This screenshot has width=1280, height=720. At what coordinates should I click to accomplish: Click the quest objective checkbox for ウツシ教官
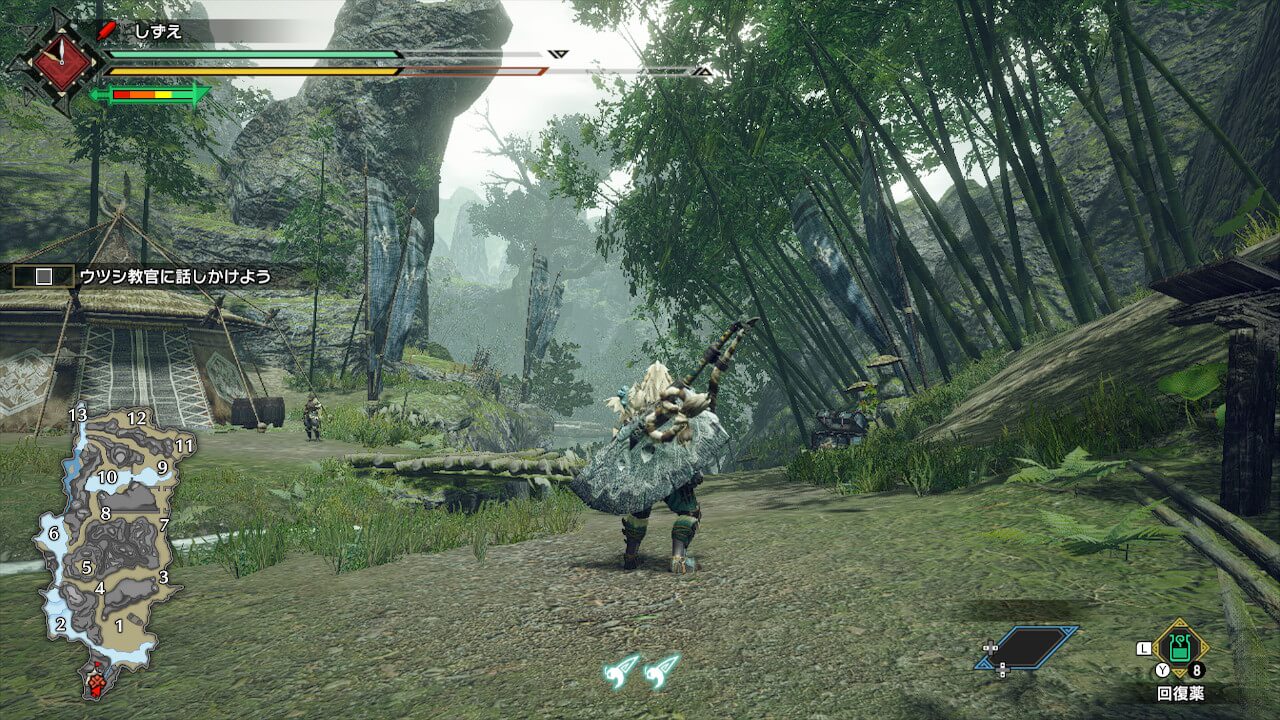coord(44,277)
